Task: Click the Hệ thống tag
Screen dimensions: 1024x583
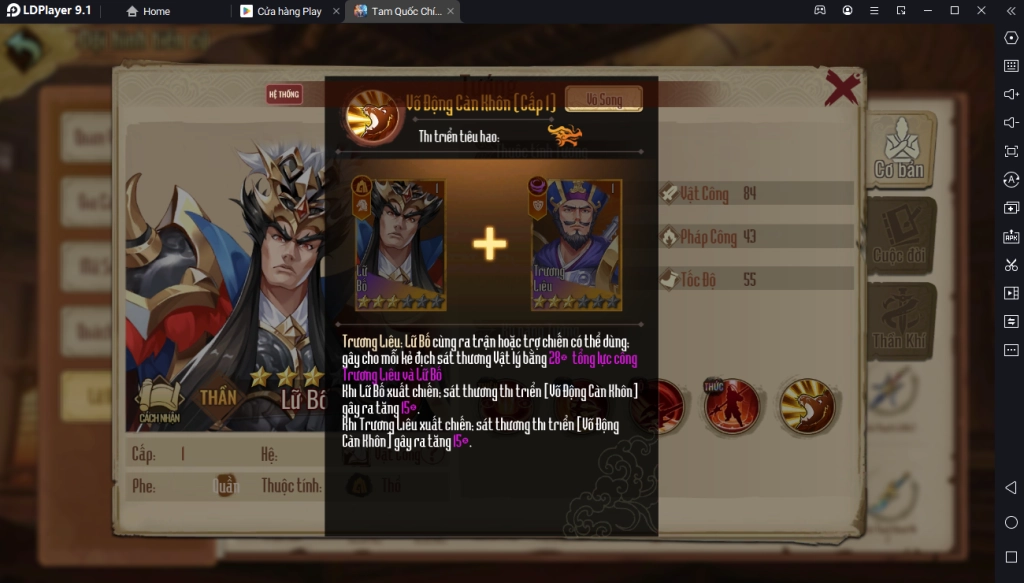Action: tap(284, 95)
